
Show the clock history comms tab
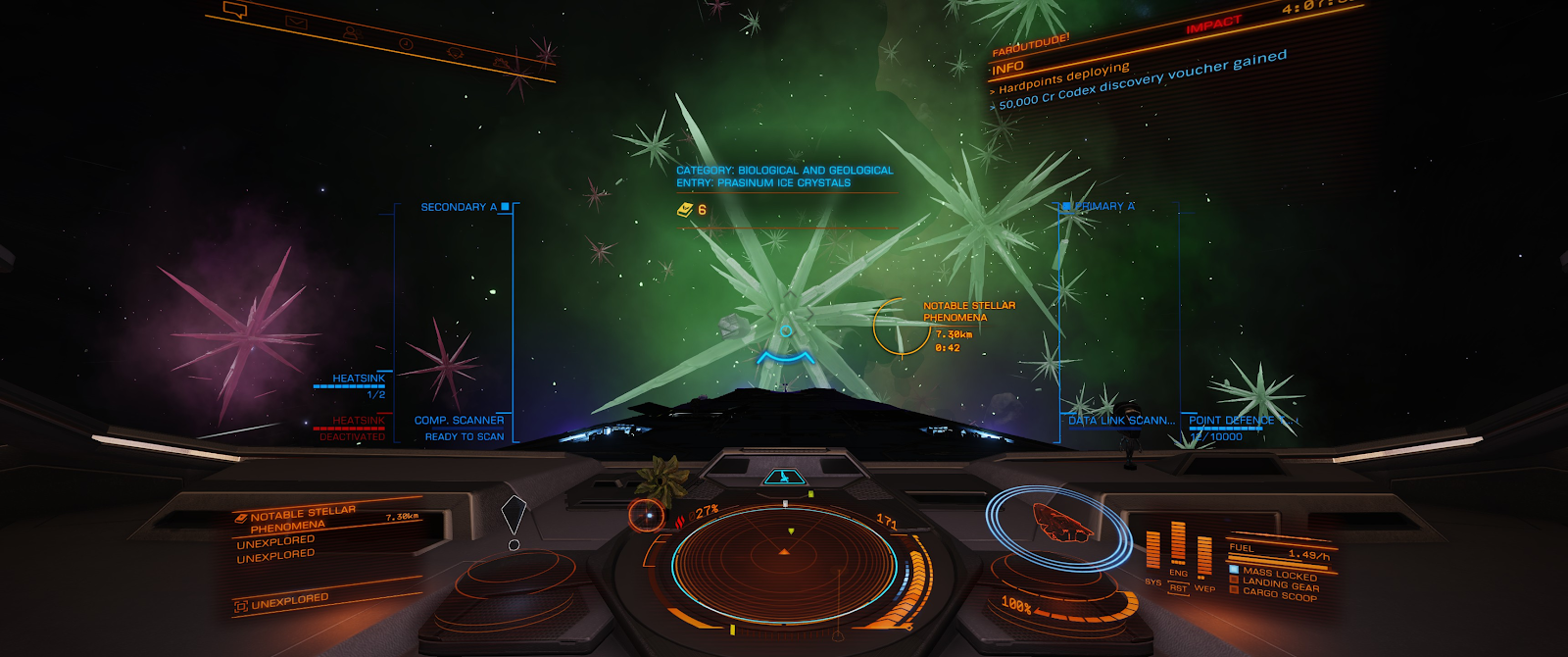pyautogui.click(x=405, y=44)
